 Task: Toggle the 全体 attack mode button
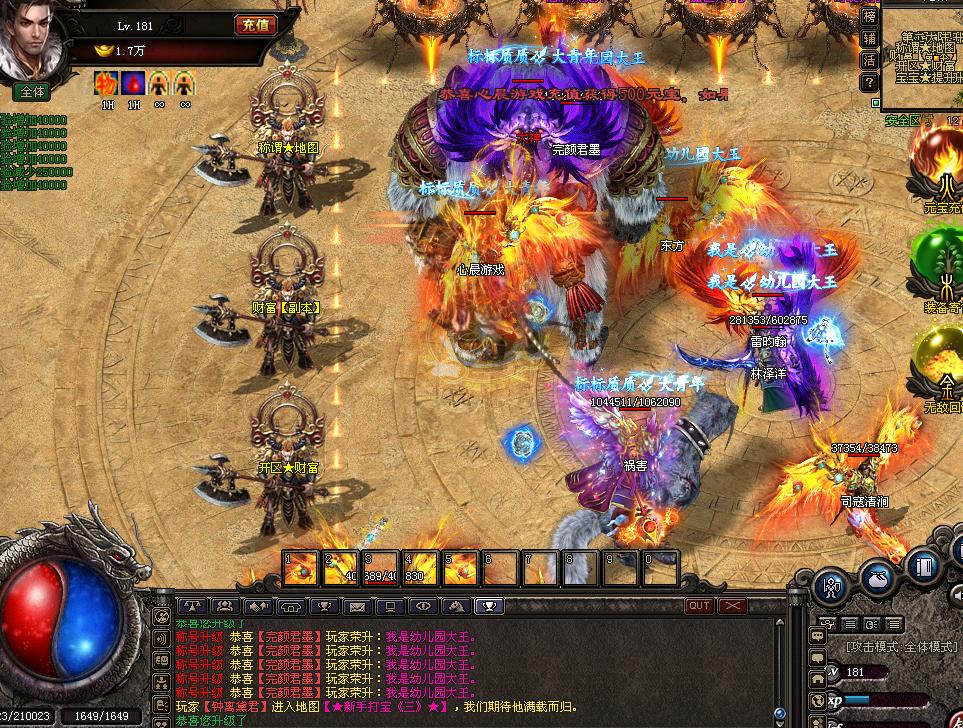pos(32,91)
